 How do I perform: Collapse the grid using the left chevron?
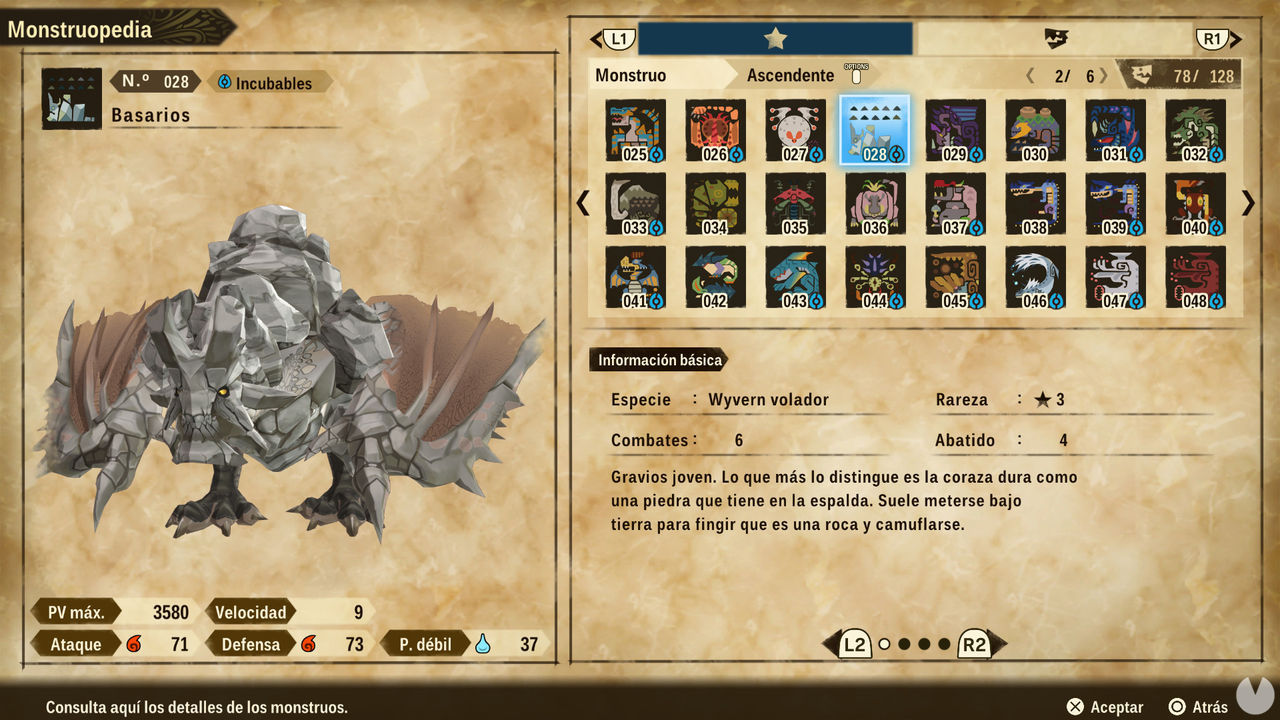point(583,203)
